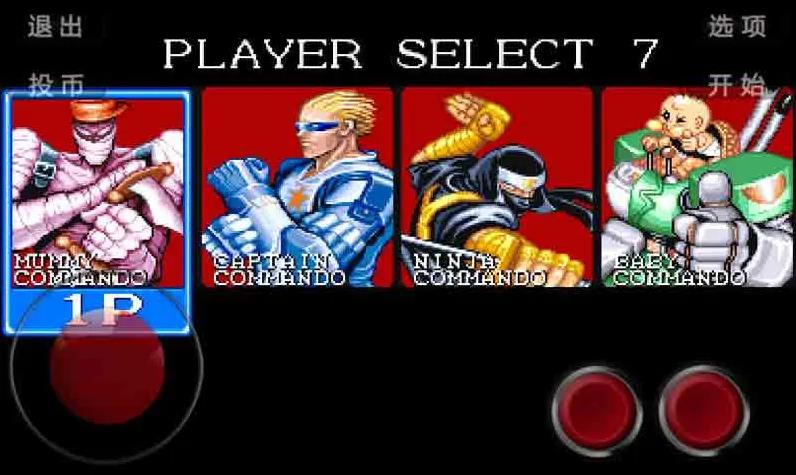Screen dimensions: 796x475
Task: Click the 开始 start button
Action: [x=737, y=85]
